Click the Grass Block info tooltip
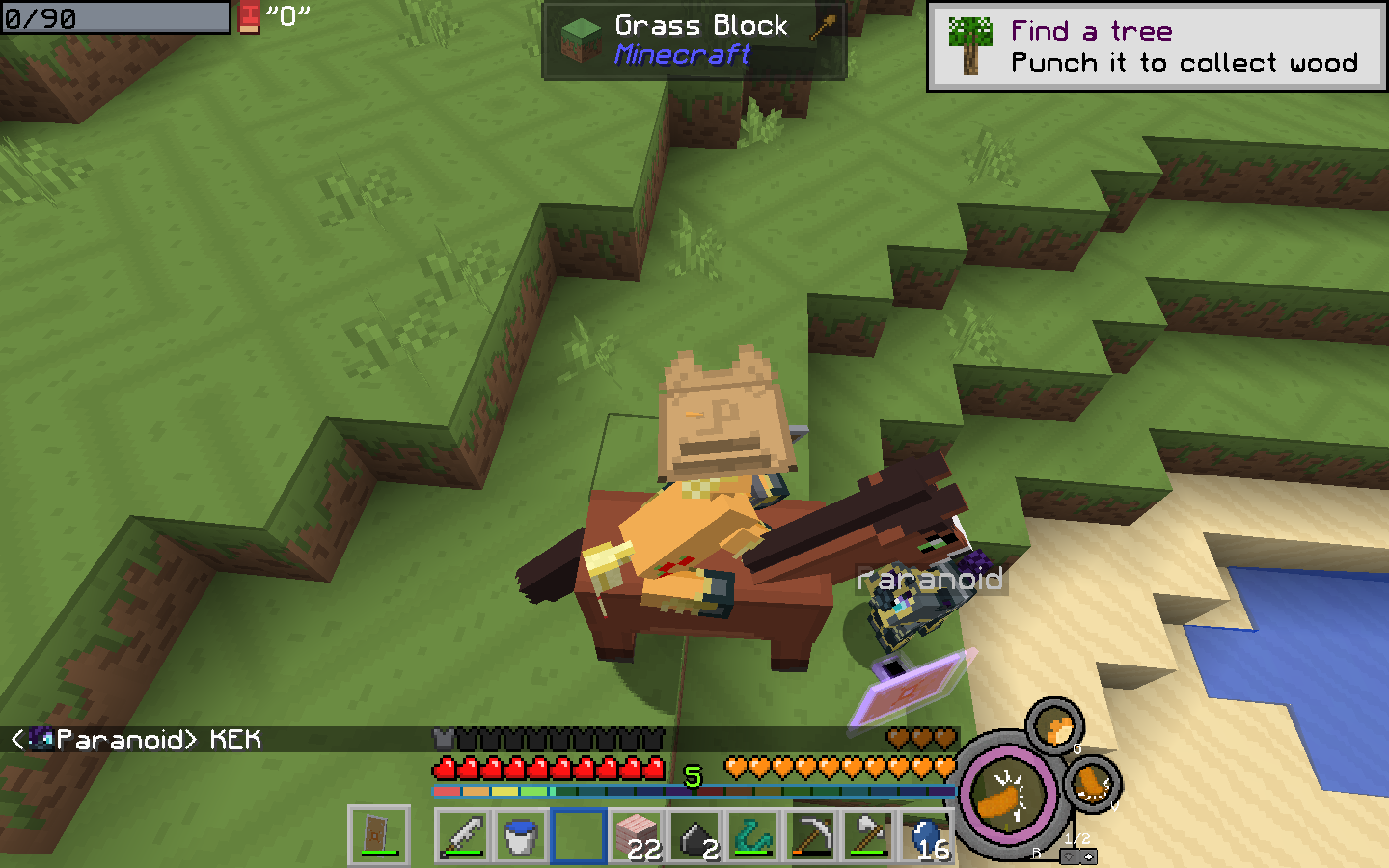This screenshot has width=1389, height=868. (694, 41)
